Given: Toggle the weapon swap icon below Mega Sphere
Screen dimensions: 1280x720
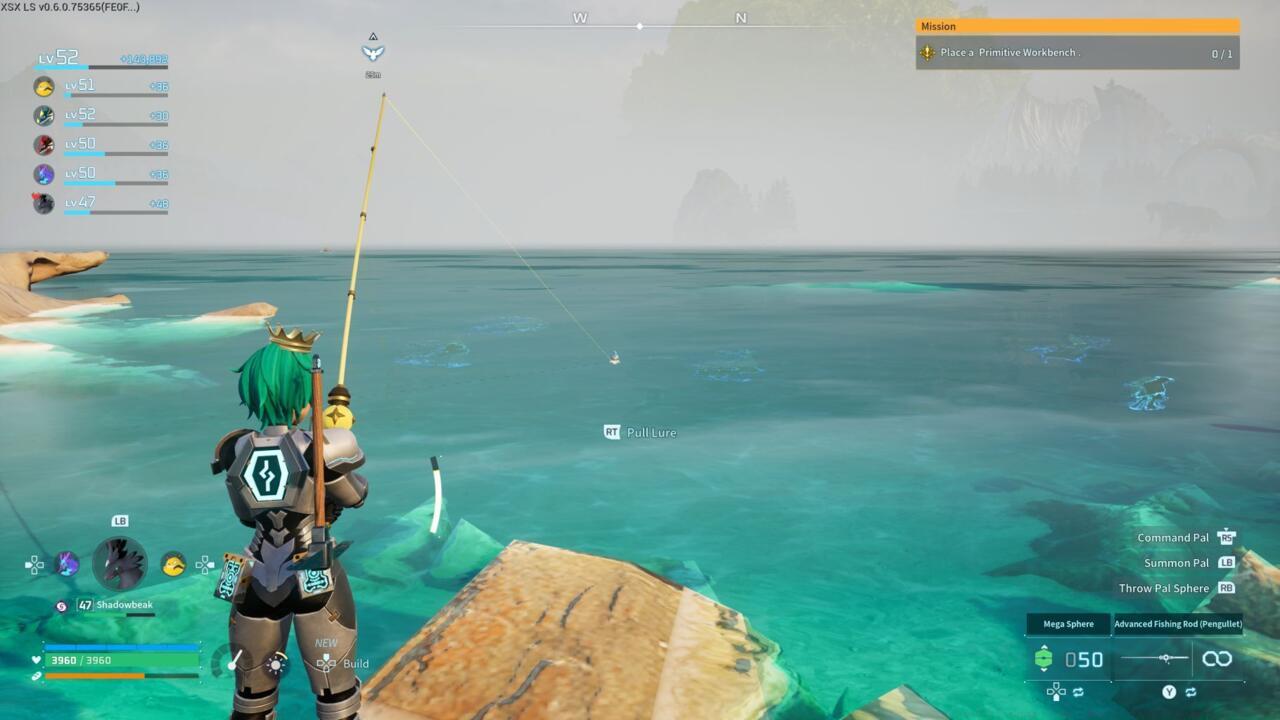Looking at the screenshot, I should click(x=1078, y=692).
